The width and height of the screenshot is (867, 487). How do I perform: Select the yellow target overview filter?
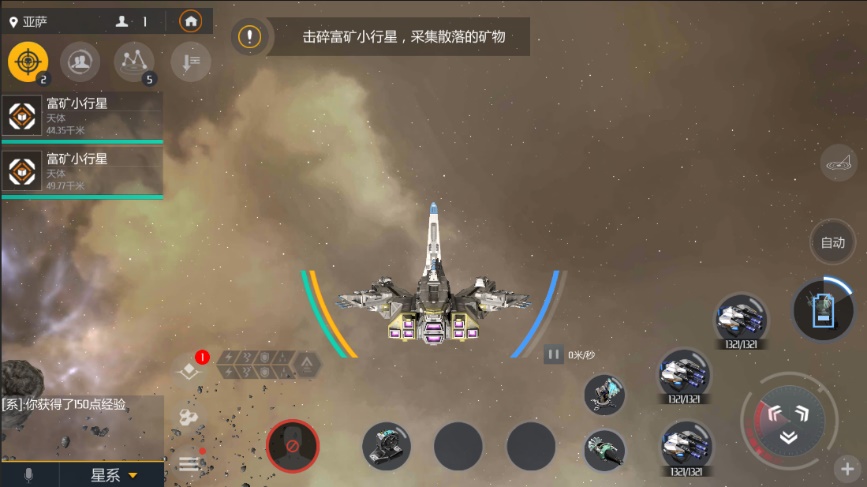[x=27, y=63]
